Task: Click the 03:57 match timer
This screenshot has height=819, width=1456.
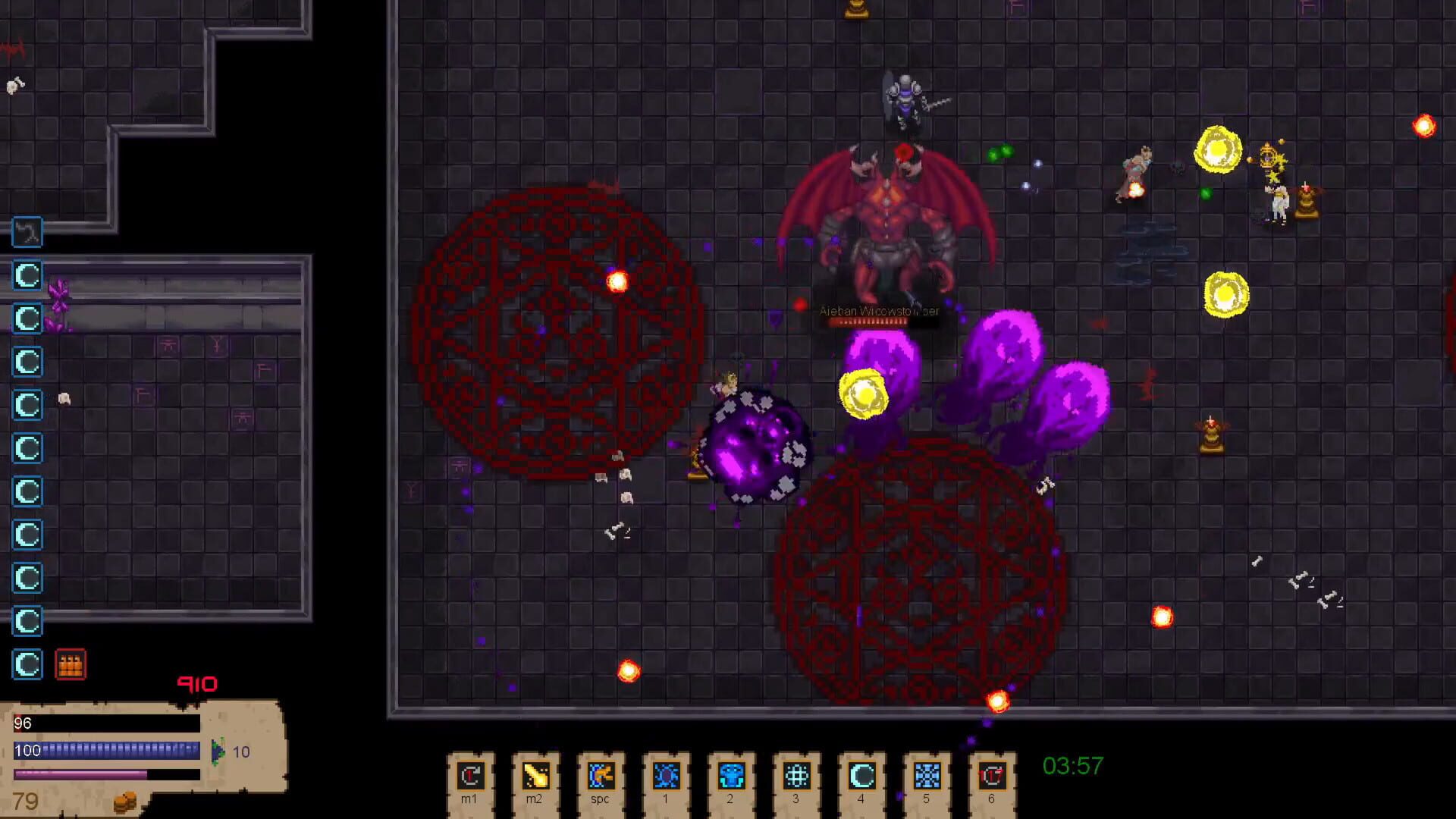Action: [x=1072, y=766]
